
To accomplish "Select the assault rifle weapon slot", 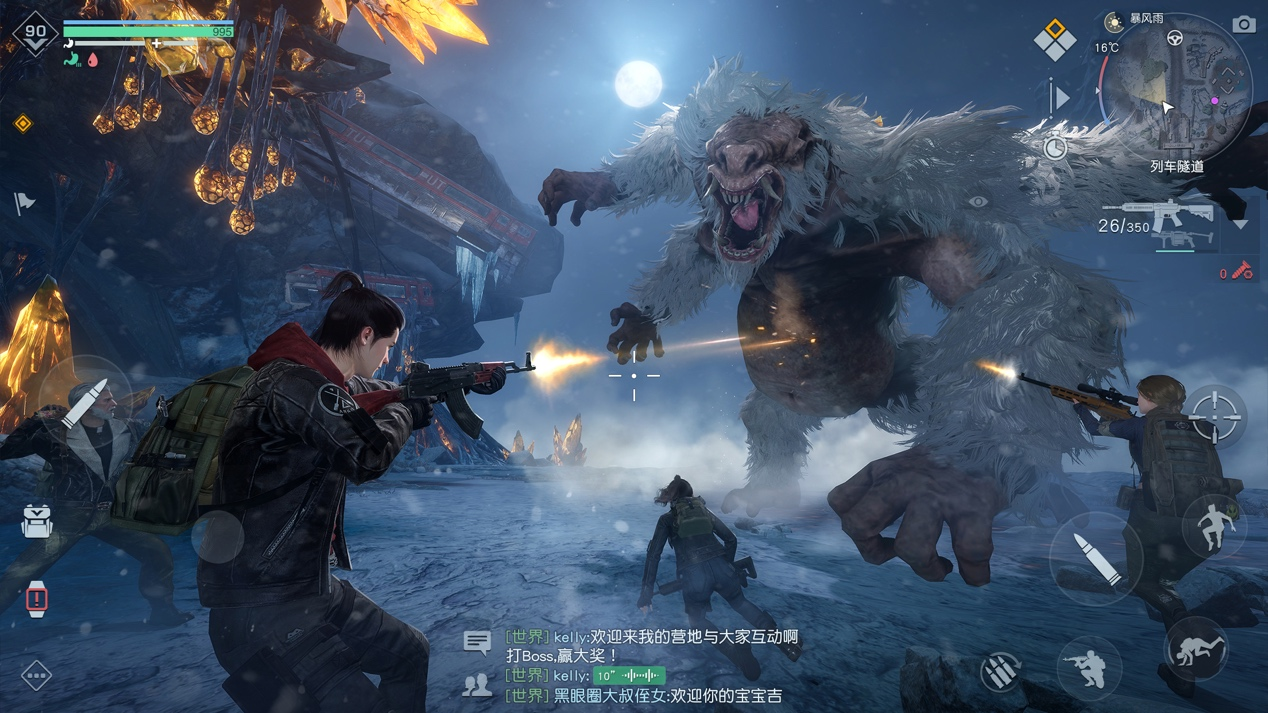I will coord(1167,214).
